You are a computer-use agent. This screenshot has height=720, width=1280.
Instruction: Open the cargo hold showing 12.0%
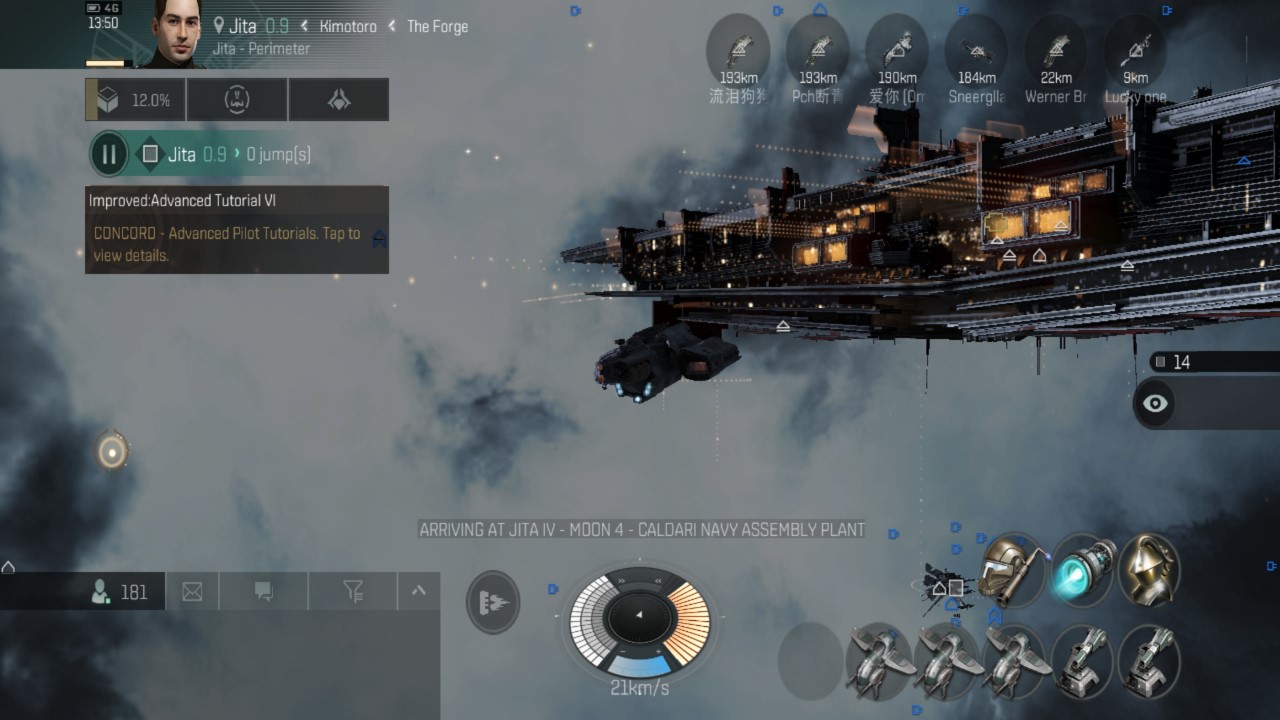coord(136,100)
